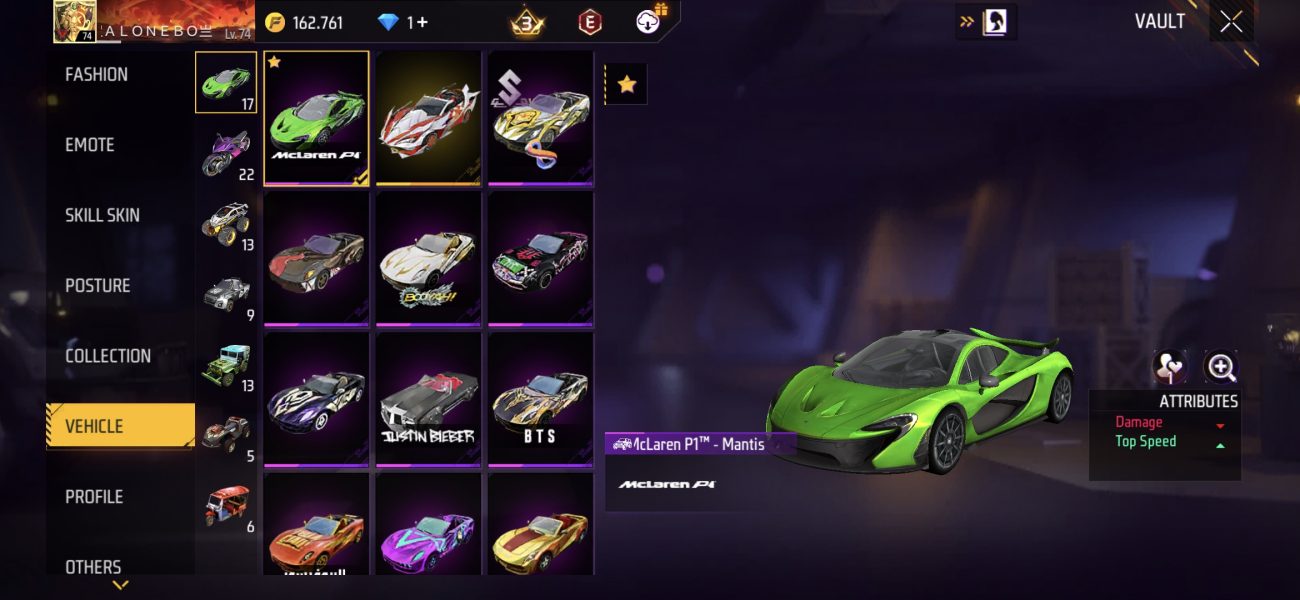The height and width of the screenshot is (600, 1300).
Task: Add diamonds with the plus button
Action: tap(423, 22)
